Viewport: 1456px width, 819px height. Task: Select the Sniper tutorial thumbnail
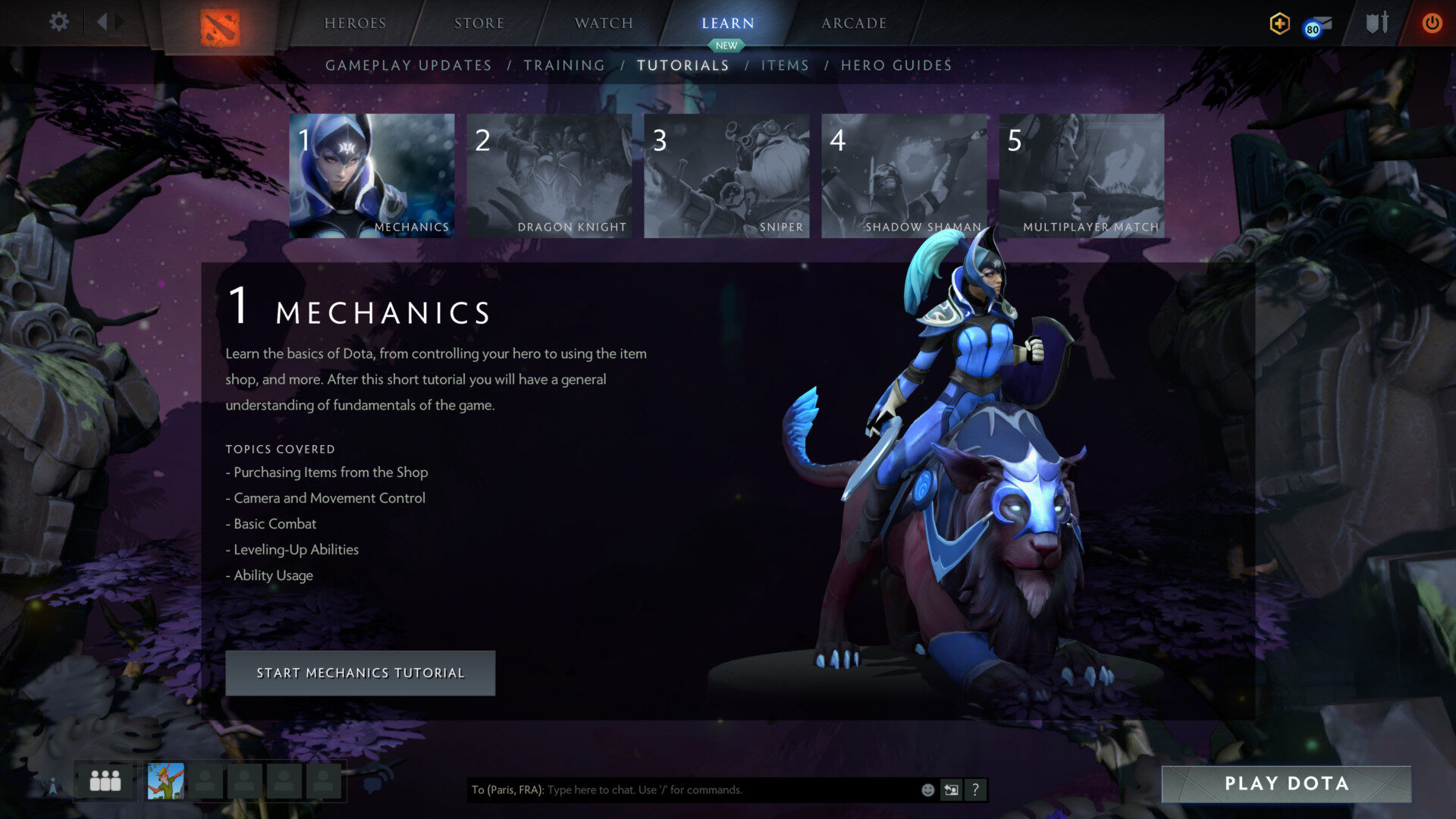click(x=726, y=175)
